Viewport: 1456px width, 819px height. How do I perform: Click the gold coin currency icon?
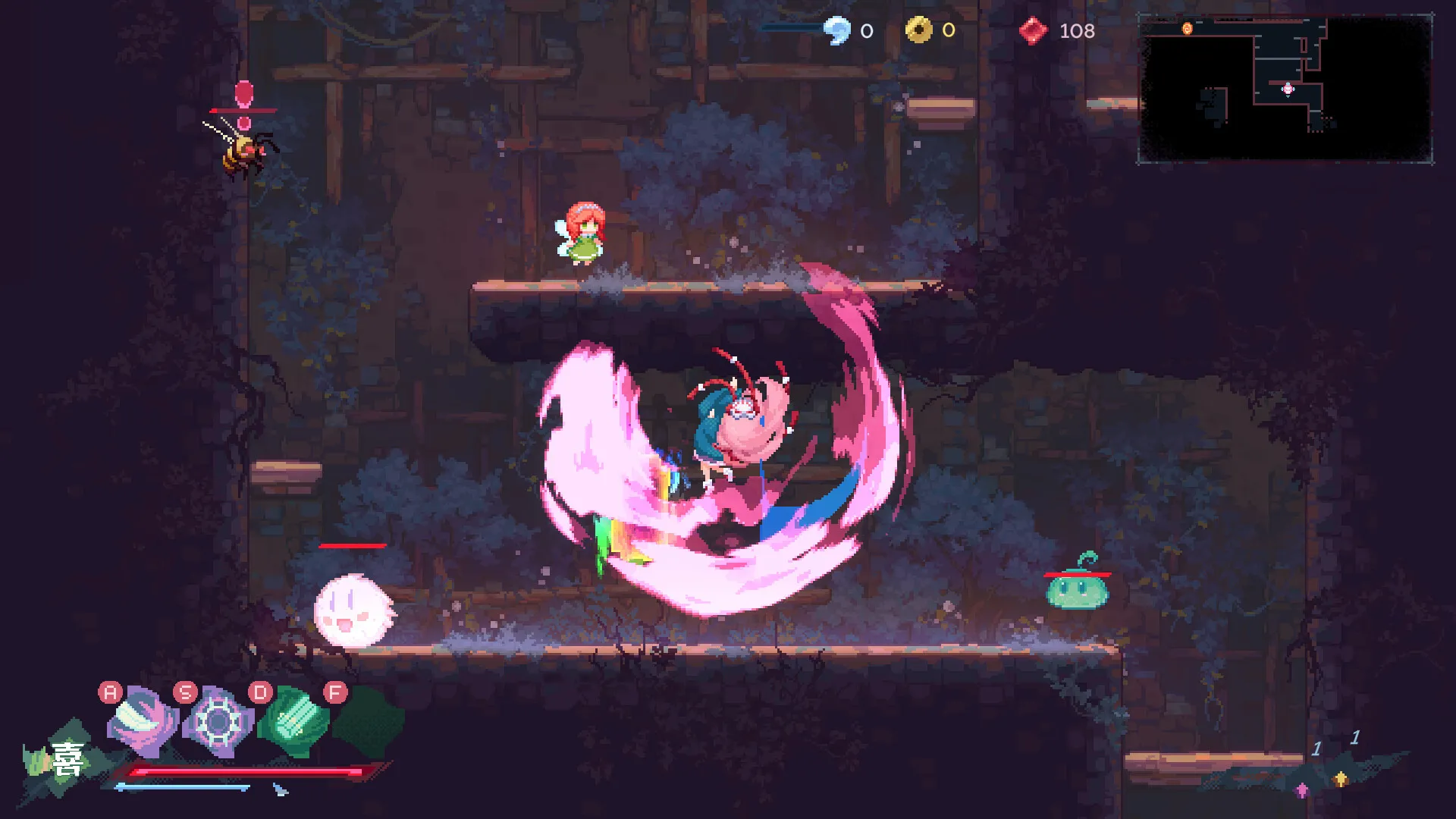coord(919,30)
